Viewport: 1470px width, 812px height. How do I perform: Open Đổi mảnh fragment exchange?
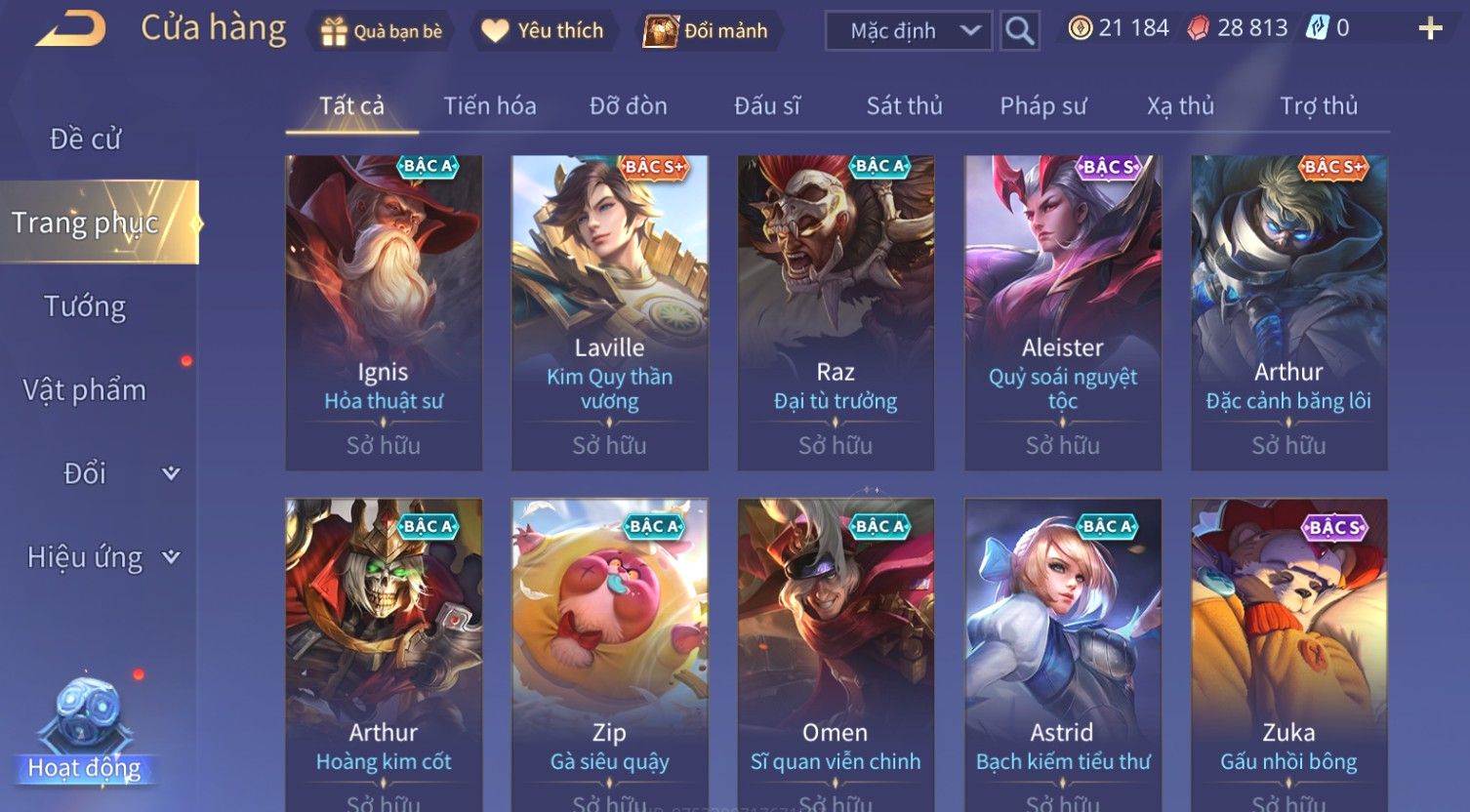[x=706, y=31]
